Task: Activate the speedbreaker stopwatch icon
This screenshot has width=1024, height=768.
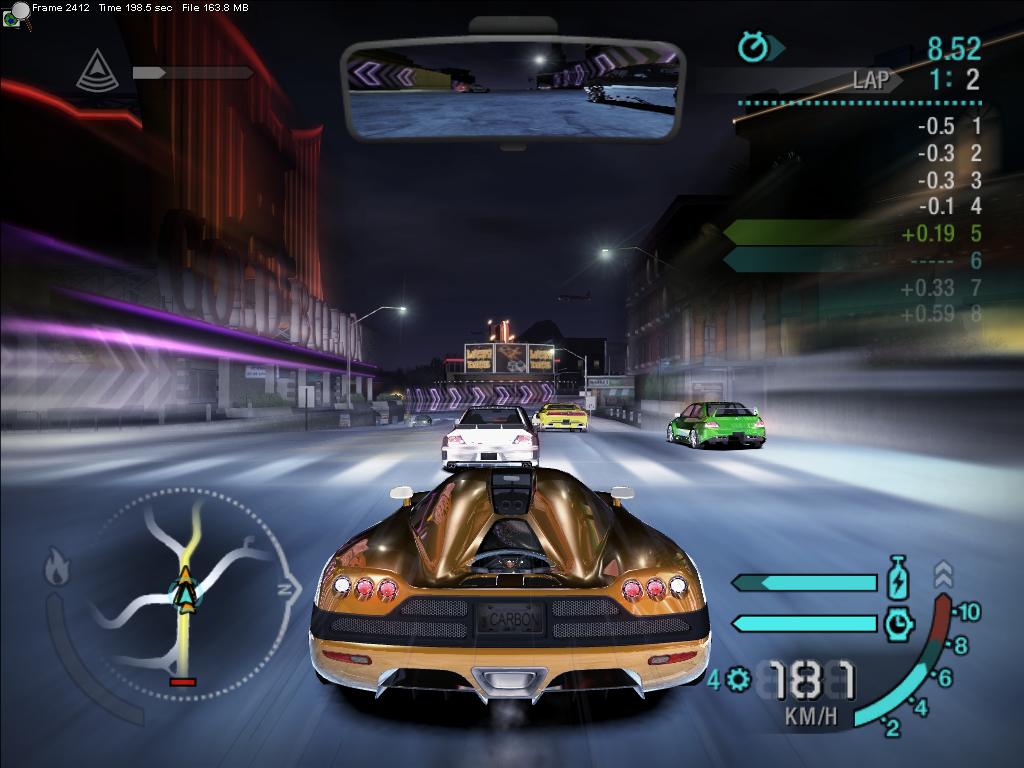Action: pyautogui.click(x=898, y=623)
